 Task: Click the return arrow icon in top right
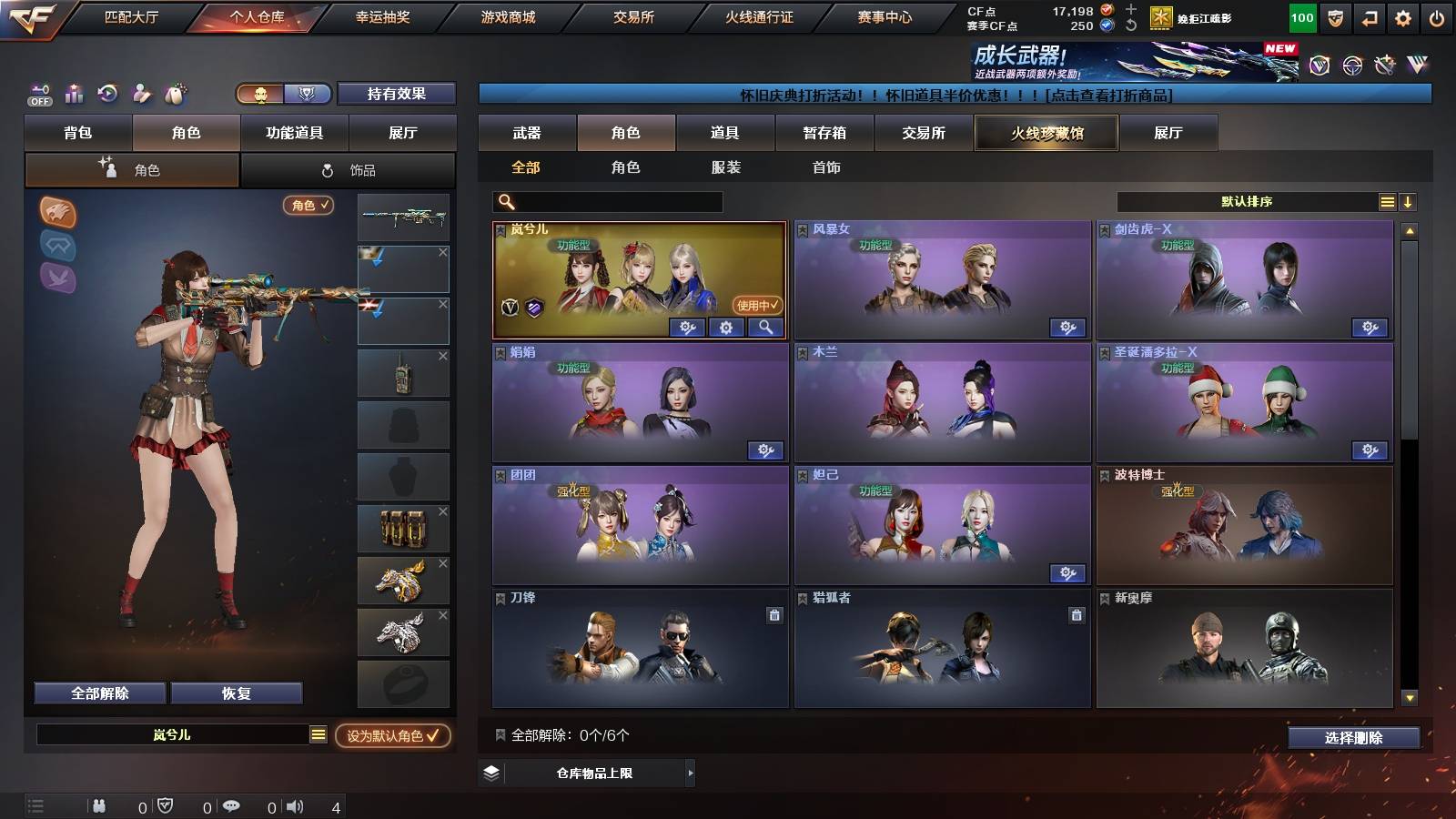click(1370, 16)
